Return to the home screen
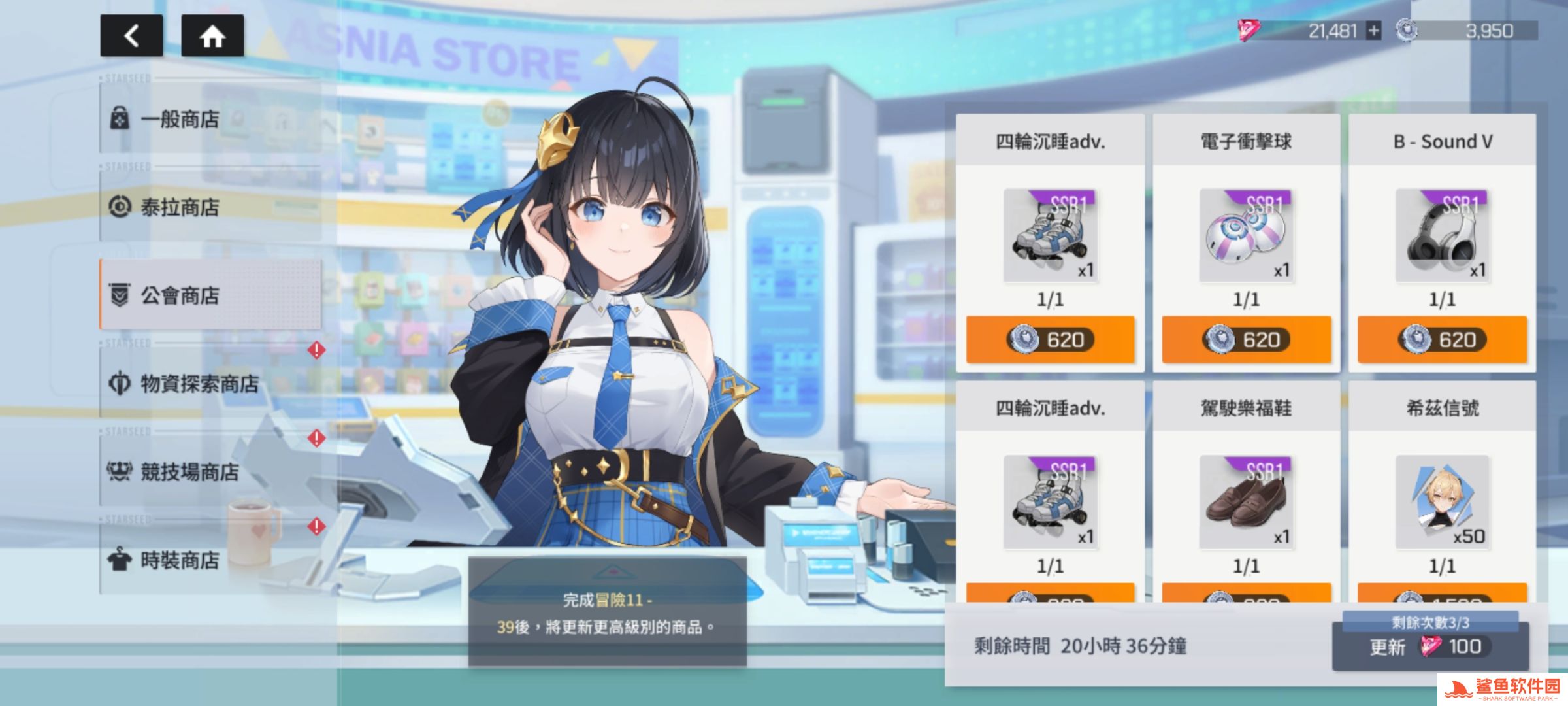The width and height of the screenshot is (1568, 706). click(x=212, y=36)
